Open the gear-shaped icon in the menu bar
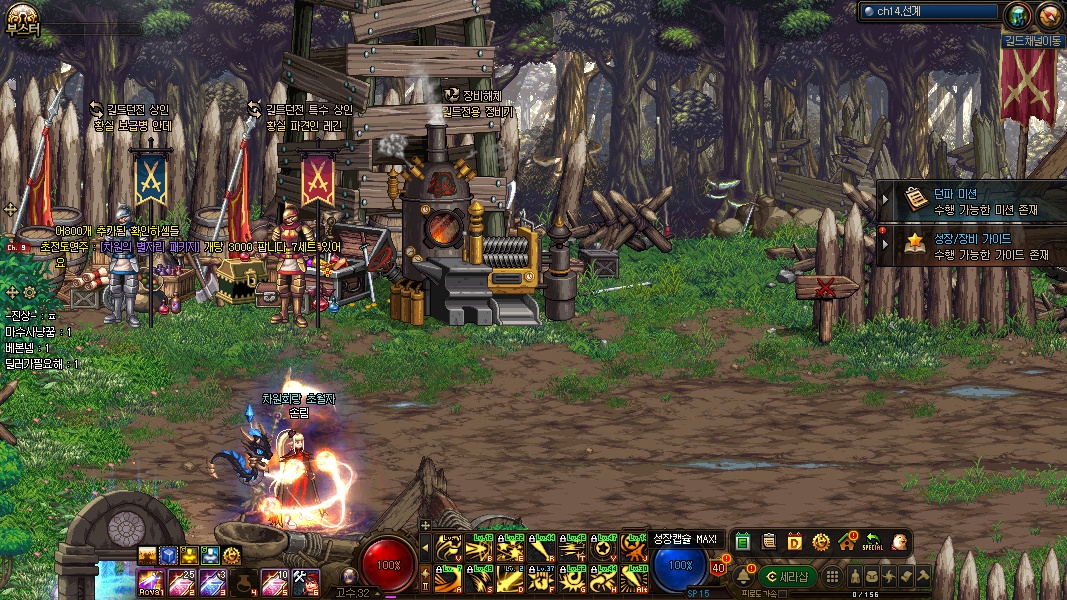The height and width of the screenshot is (600, 1067). tap(821, 541)
